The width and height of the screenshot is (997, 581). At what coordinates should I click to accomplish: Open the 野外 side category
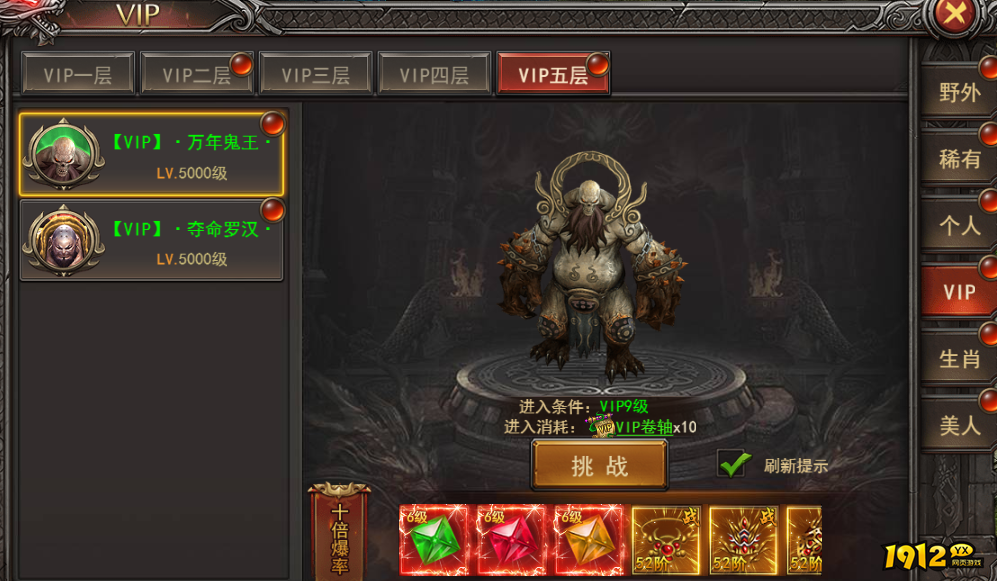click(959, 93)
